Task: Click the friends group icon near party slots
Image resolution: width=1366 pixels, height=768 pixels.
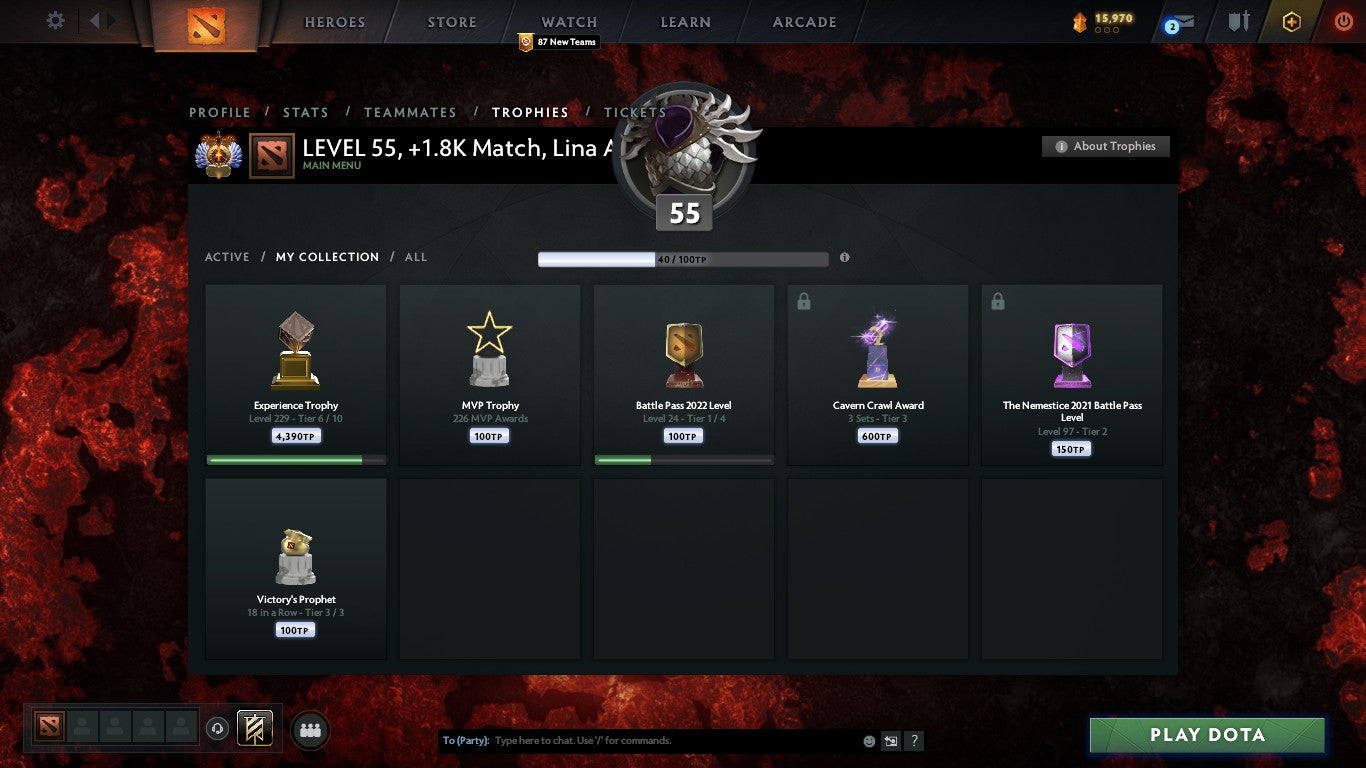Action: click(x=310, y=730)
